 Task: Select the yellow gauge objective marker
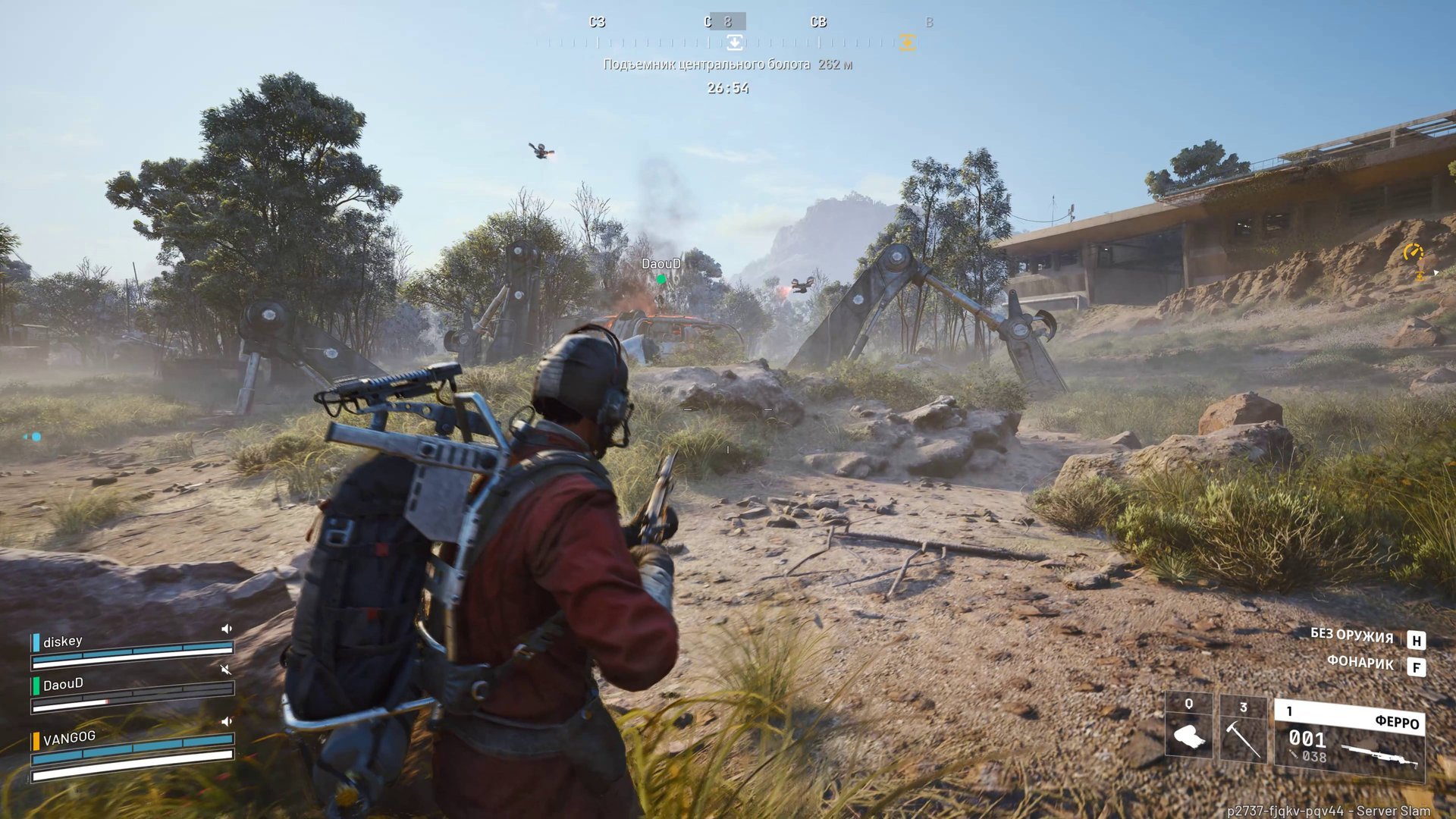pyautogui.click(x=1413, y=252)
